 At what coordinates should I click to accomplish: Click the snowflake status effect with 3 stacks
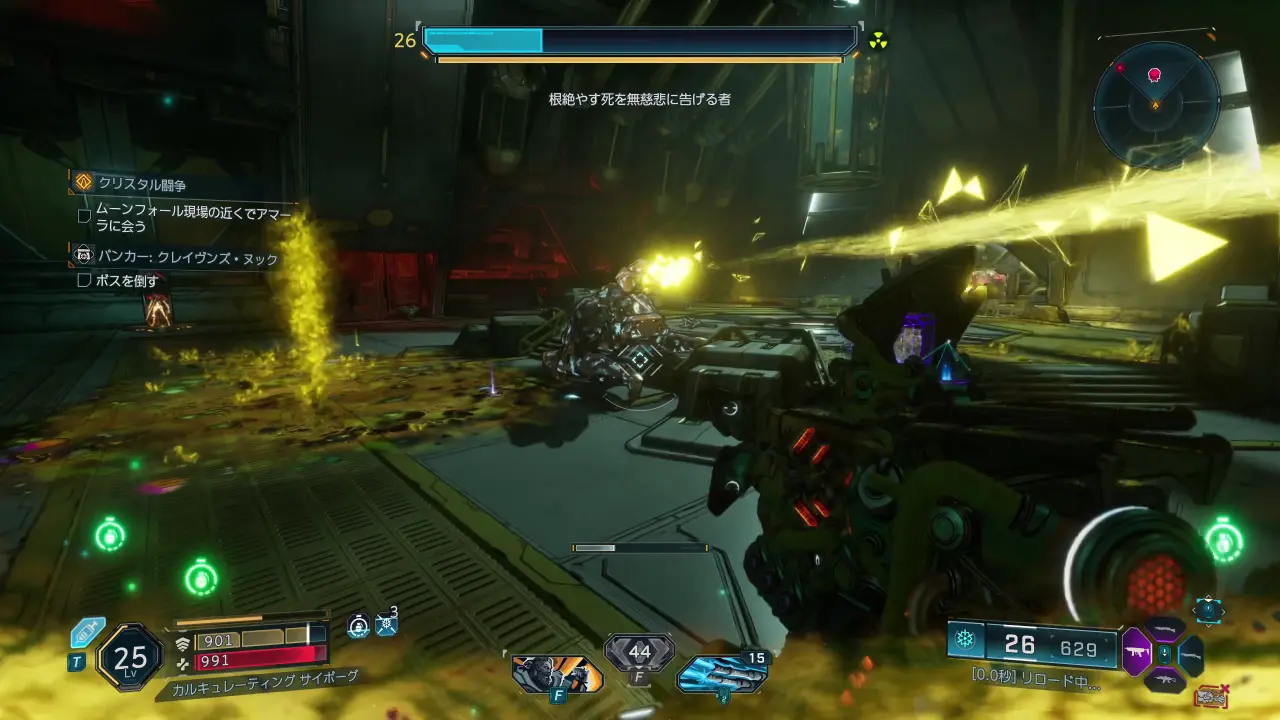point(387,626)
